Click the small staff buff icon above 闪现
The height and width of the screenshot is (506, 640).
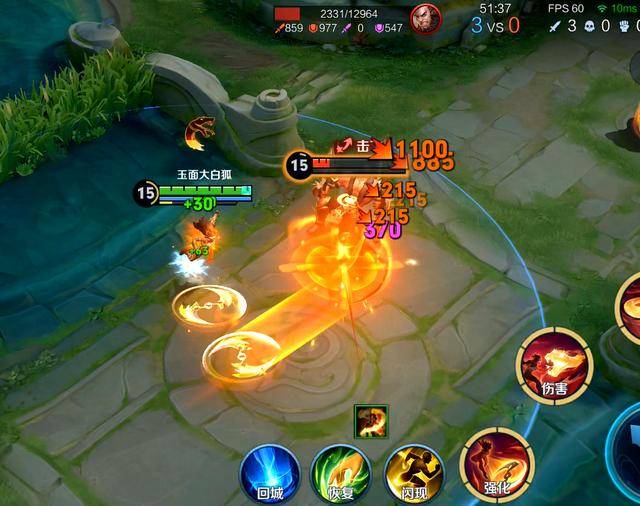click(371, 423)
